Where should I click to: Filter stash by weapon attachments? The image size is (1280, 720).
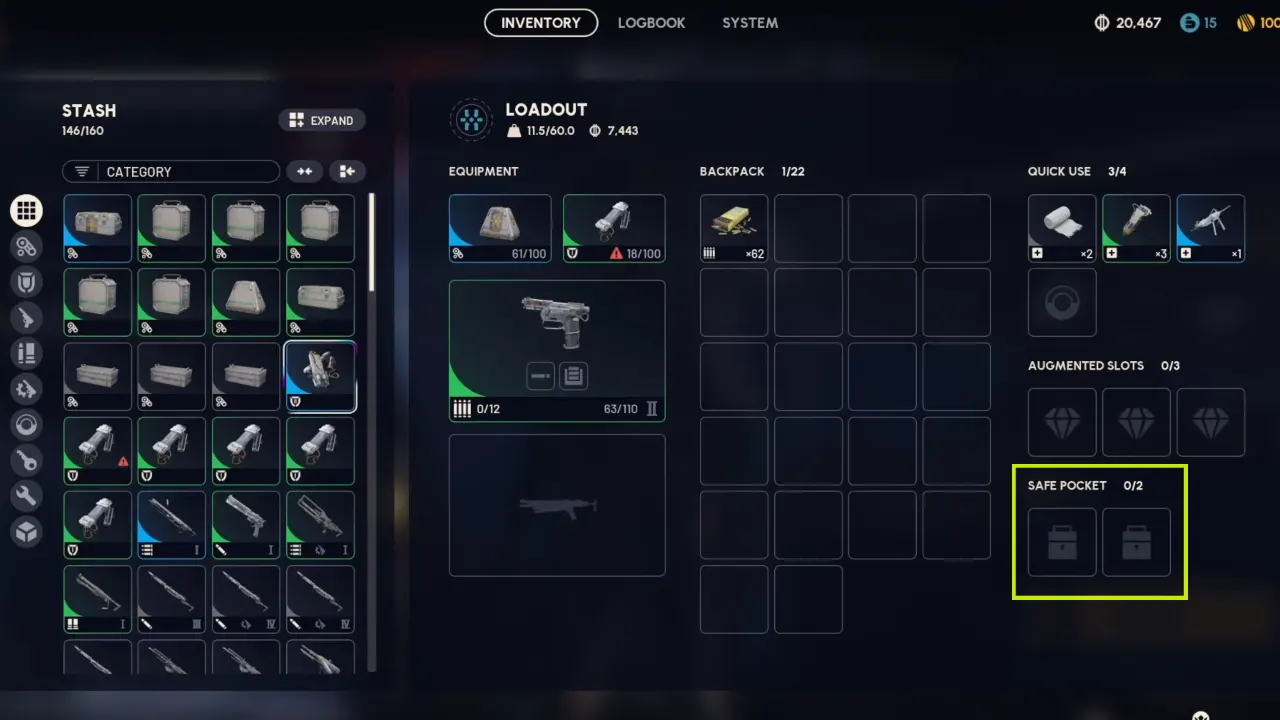point(27,246)
